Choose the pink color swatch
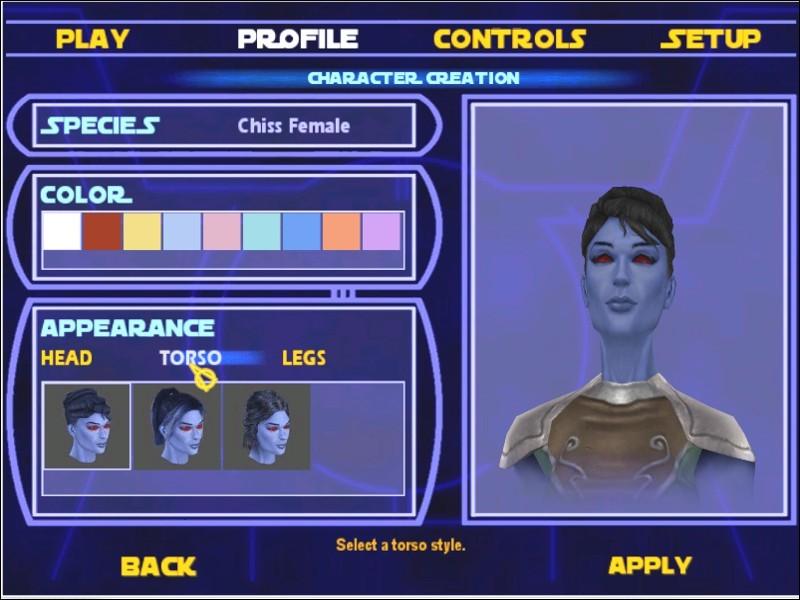 pyautogui.click(x=221, y=231)
